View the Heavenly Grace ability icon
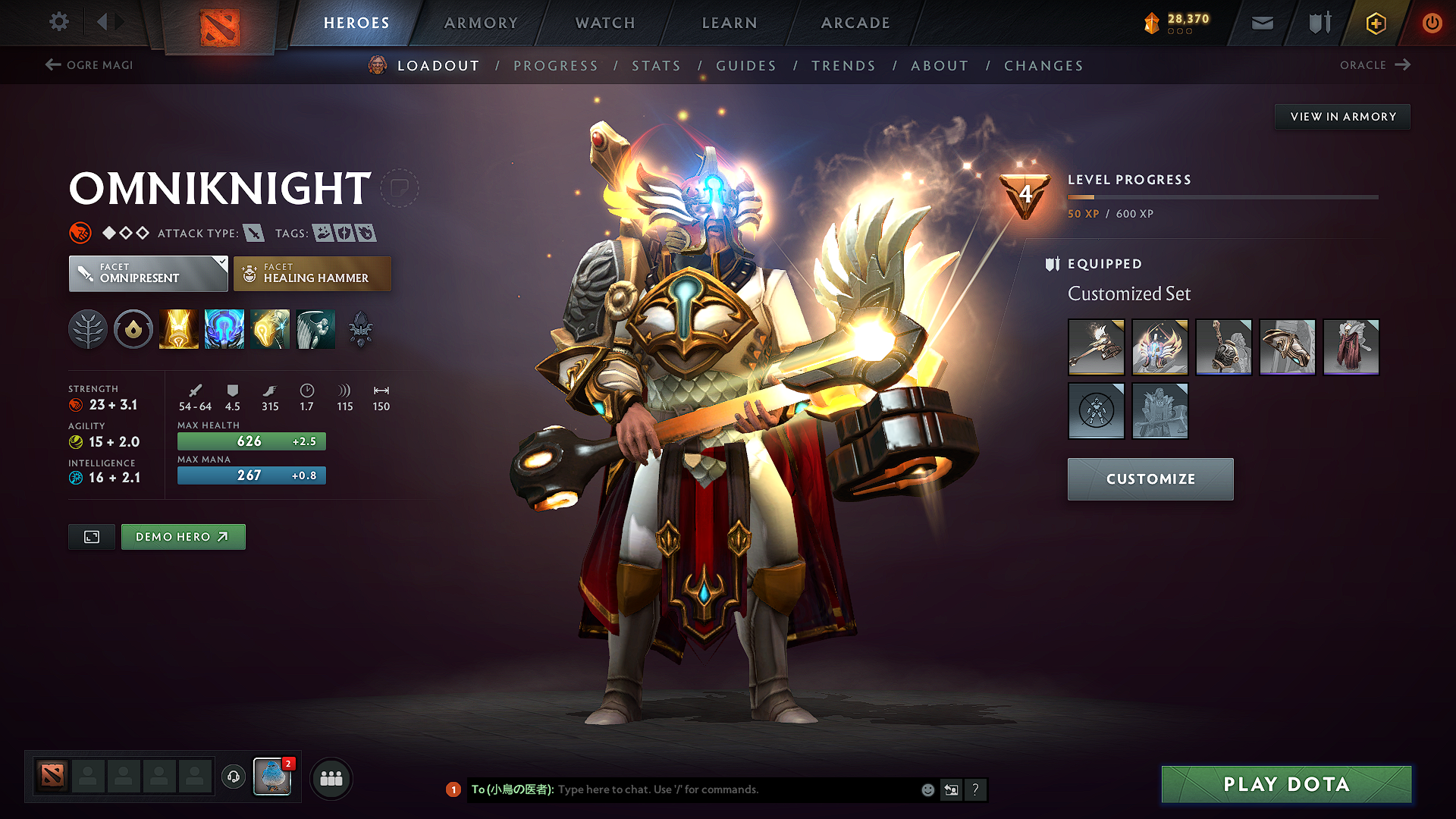1456x819 pixels. click(224, 329)
